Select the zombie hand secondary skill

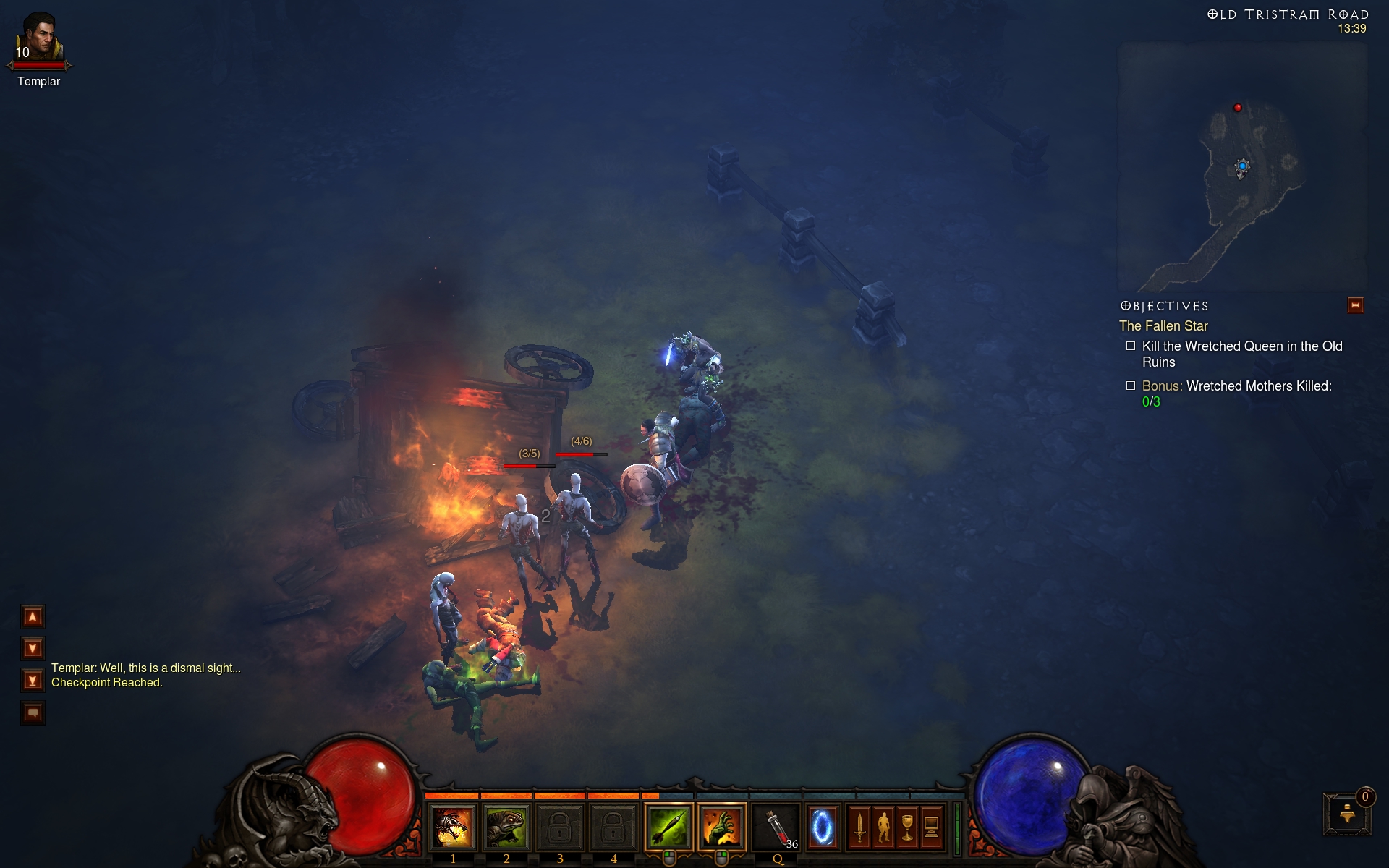722,827
